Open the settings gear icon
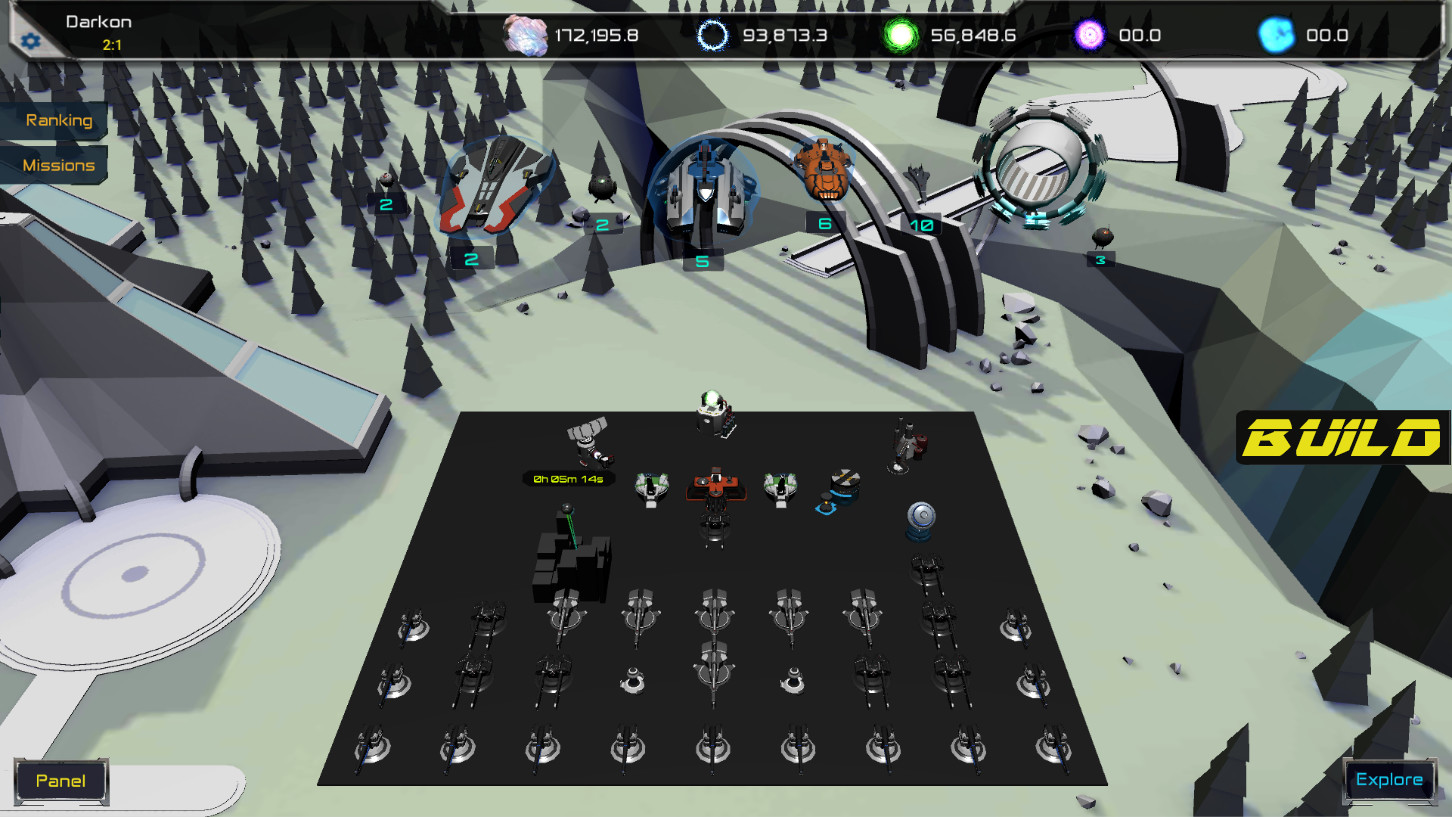Viewport: 1452px width, 817px height. click(x=29, y=40)
